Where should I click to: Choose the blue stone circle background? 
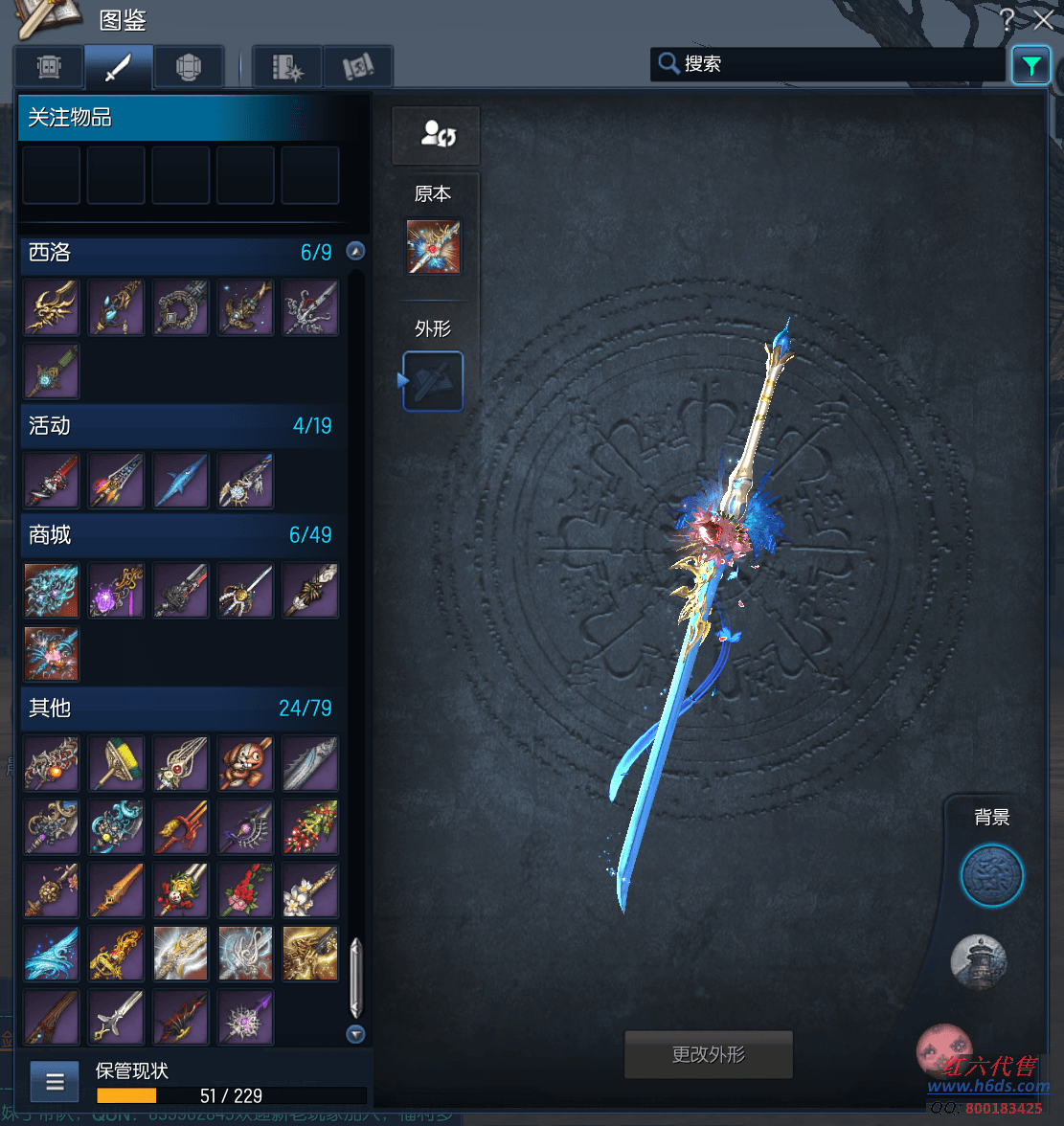tap(992, 875)
